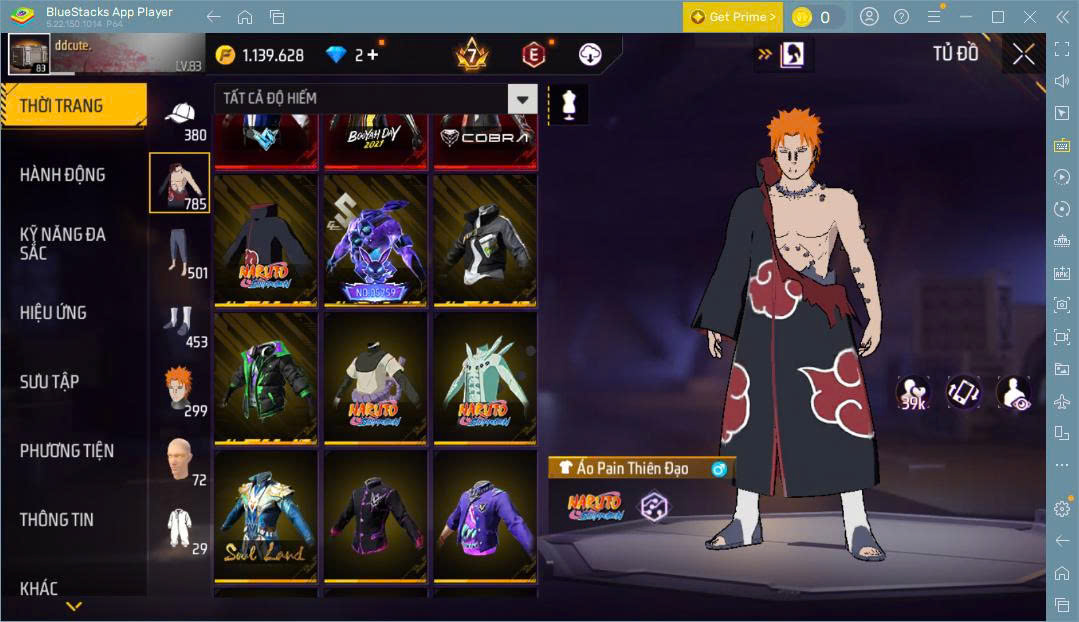Switch to the Hành Động tab
The image size is (1079, 622).
(62, 175)
